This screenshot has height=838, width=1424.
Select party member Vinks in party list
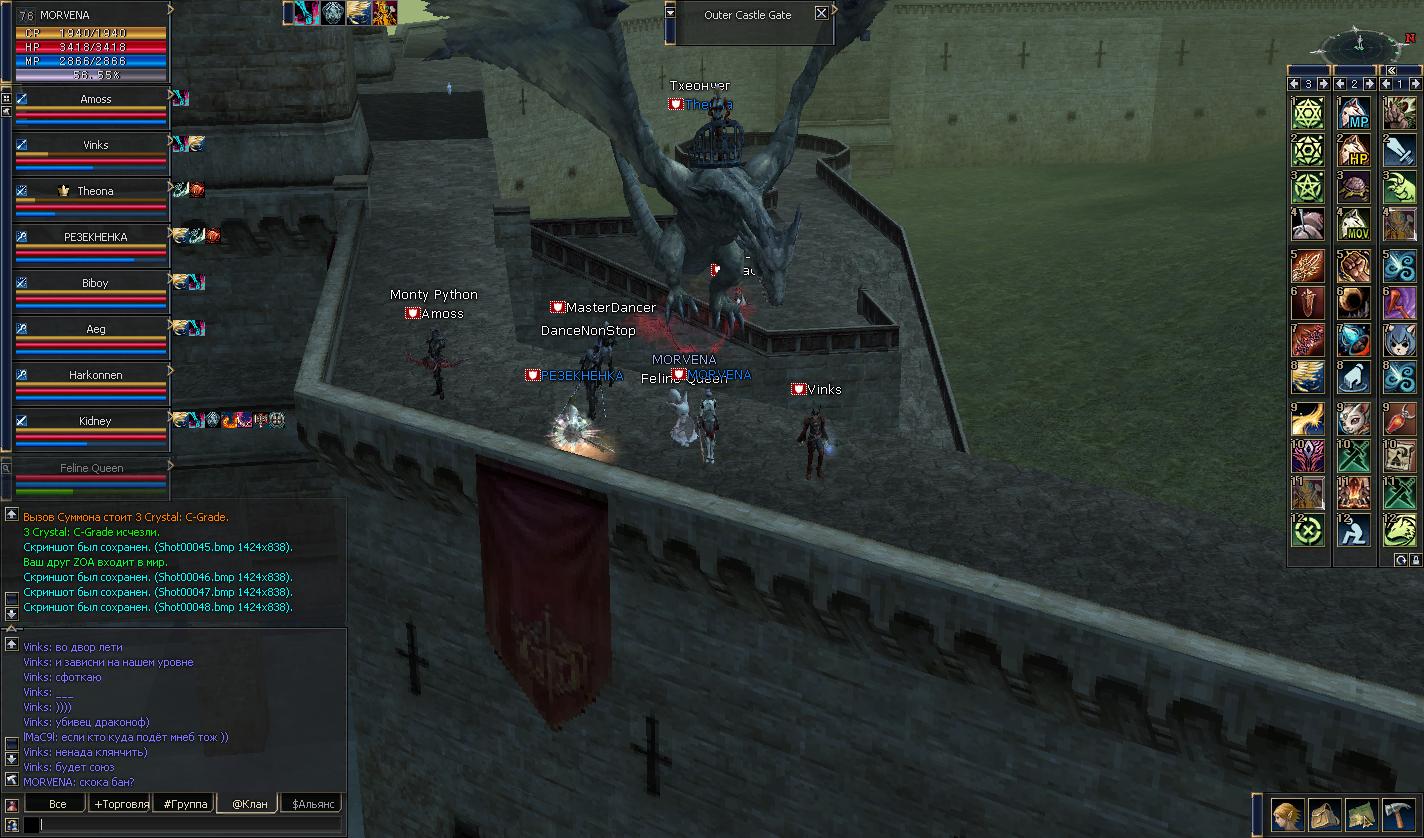click(96, 145)
